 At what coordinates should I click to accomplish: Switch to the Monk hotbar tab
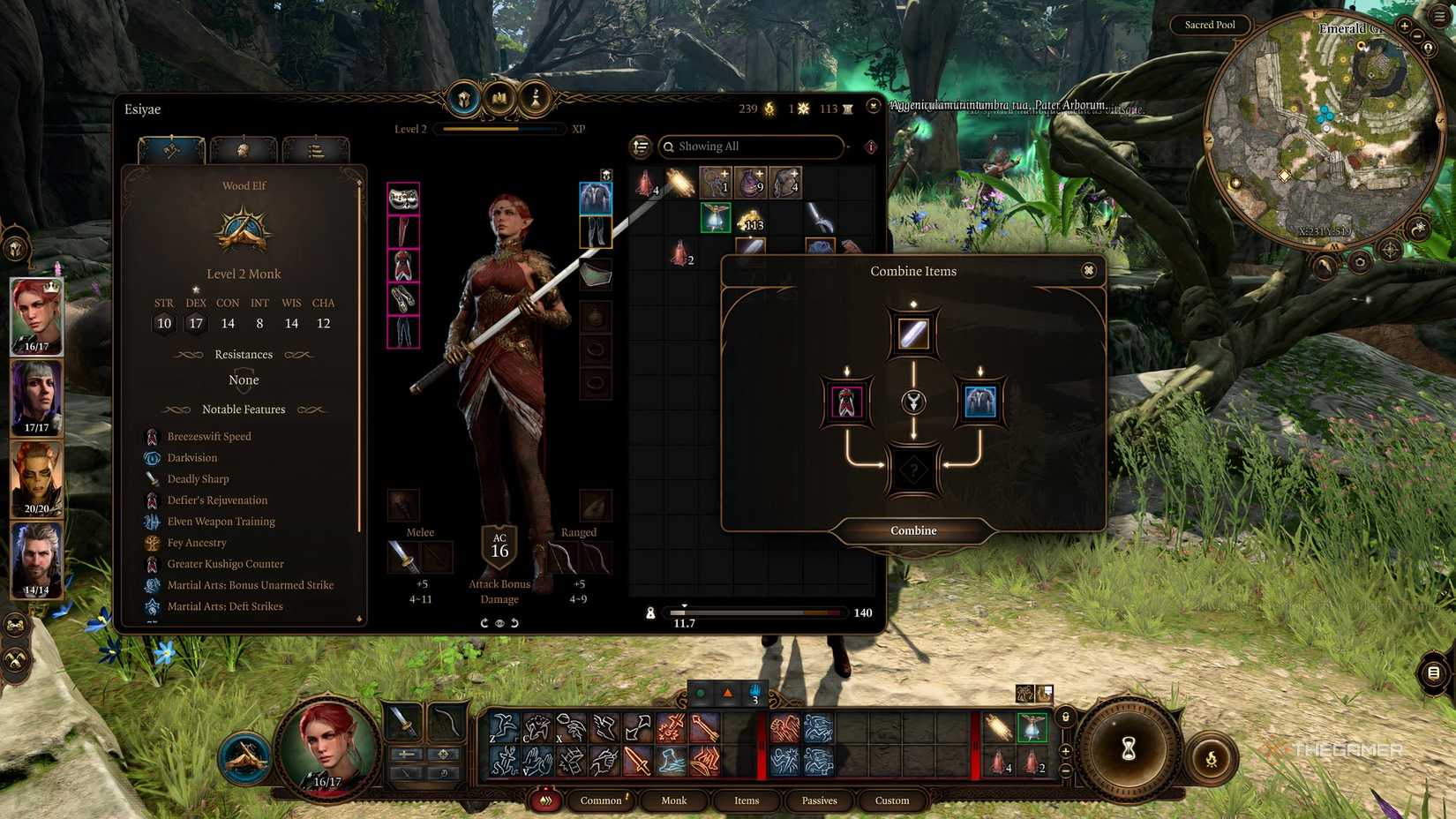coord(673,800)
